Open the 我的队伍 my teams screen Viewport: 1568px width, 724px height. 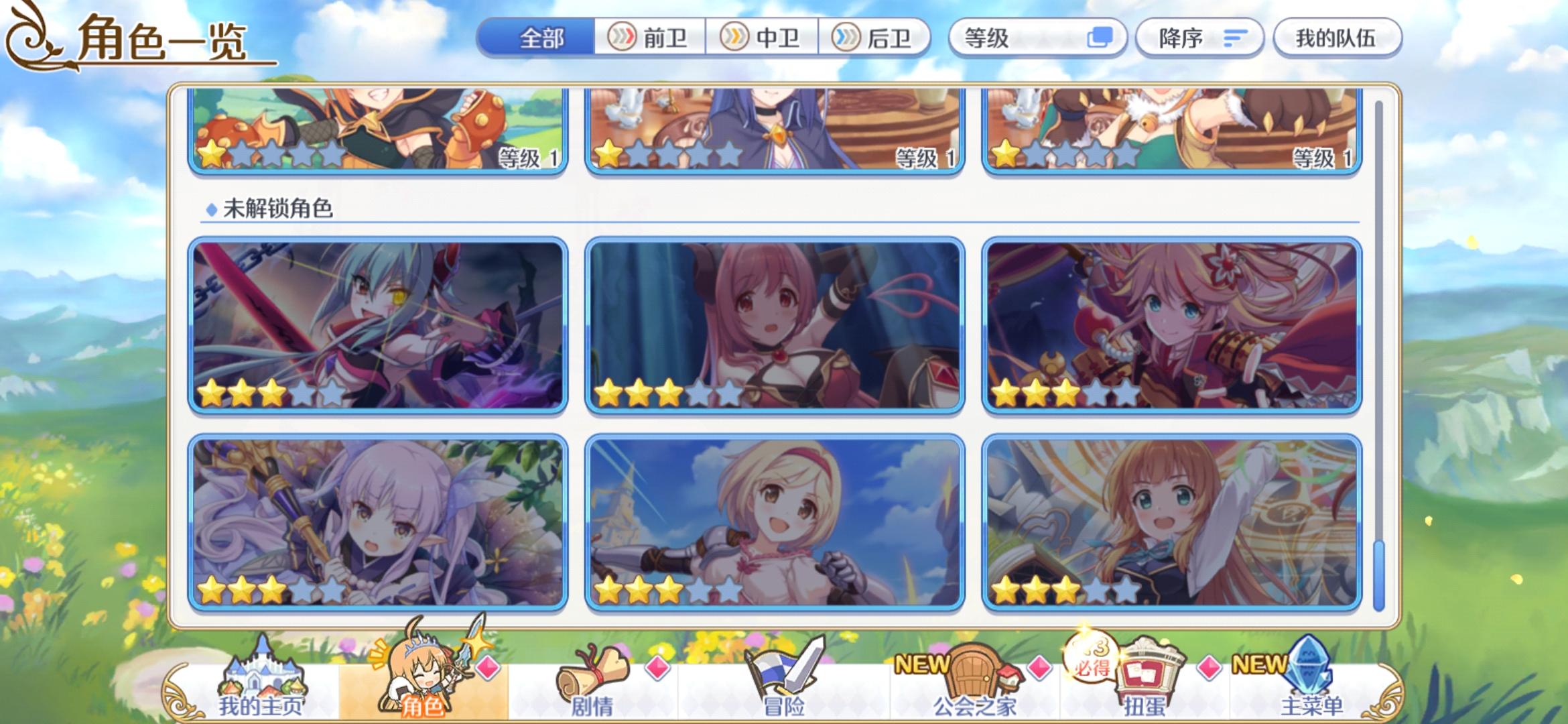1337,38
